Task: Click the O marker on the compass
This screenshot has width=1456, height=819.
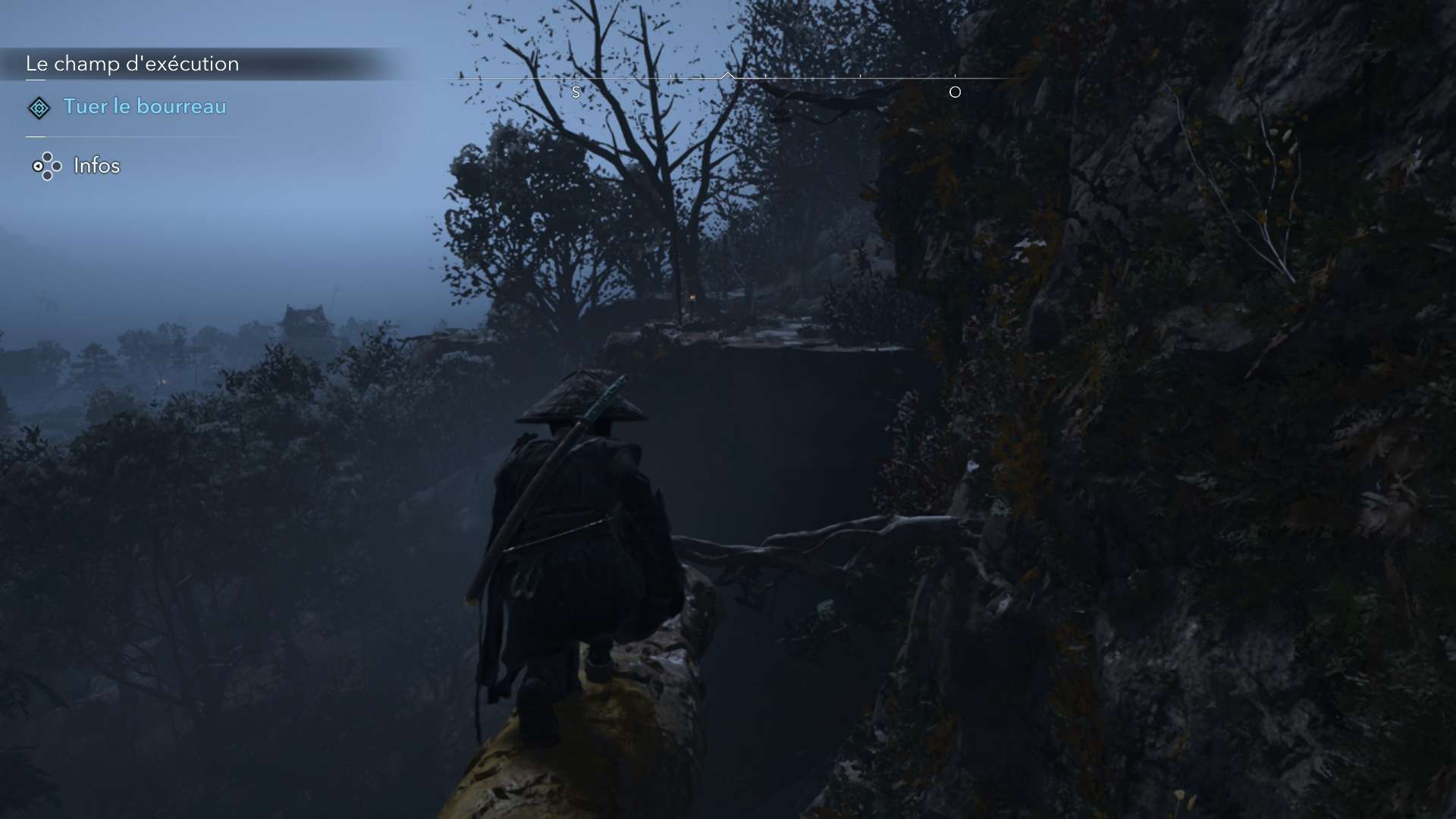Action: 955,93
